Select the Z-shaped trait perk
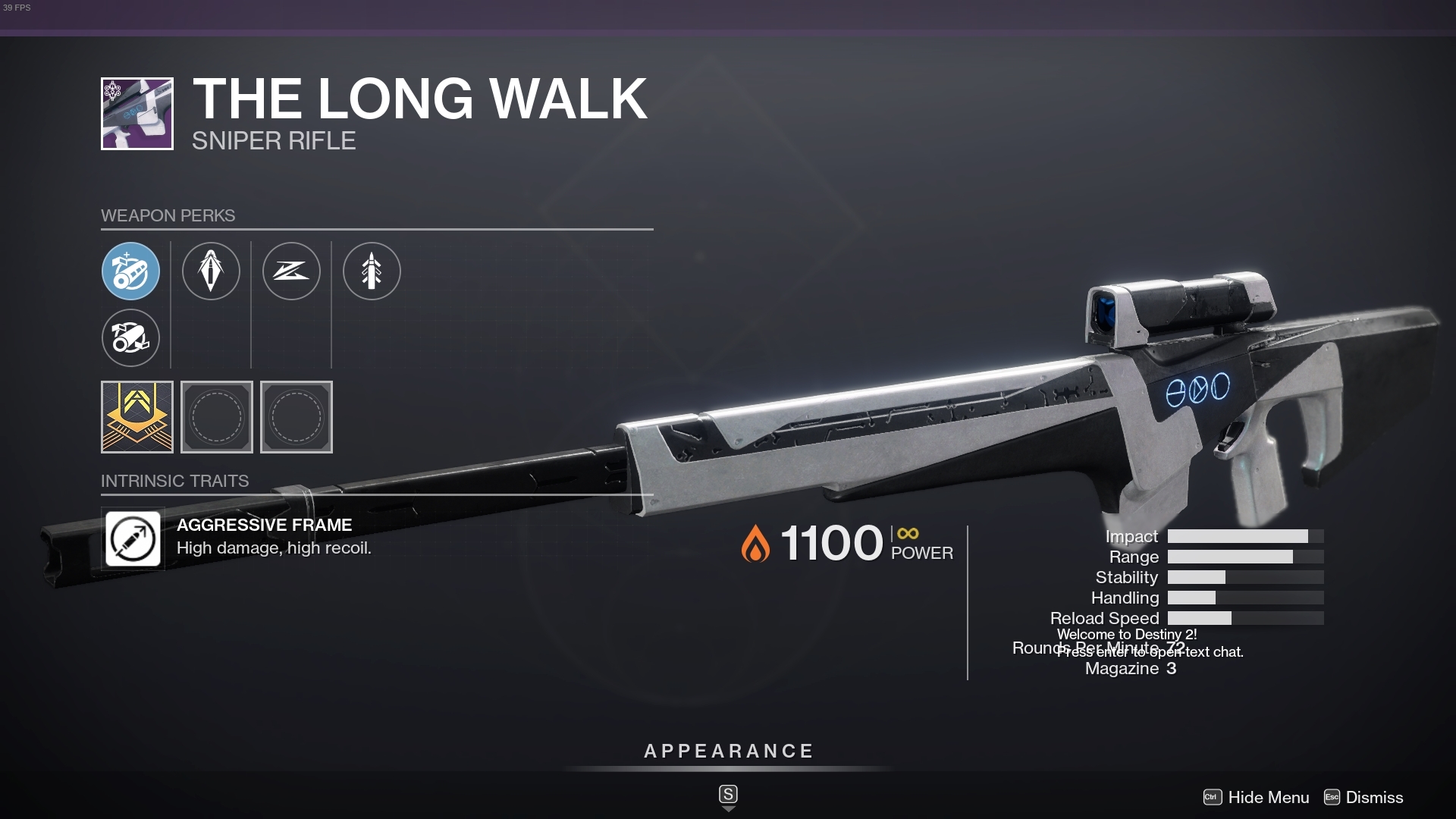 coord(291,271)
